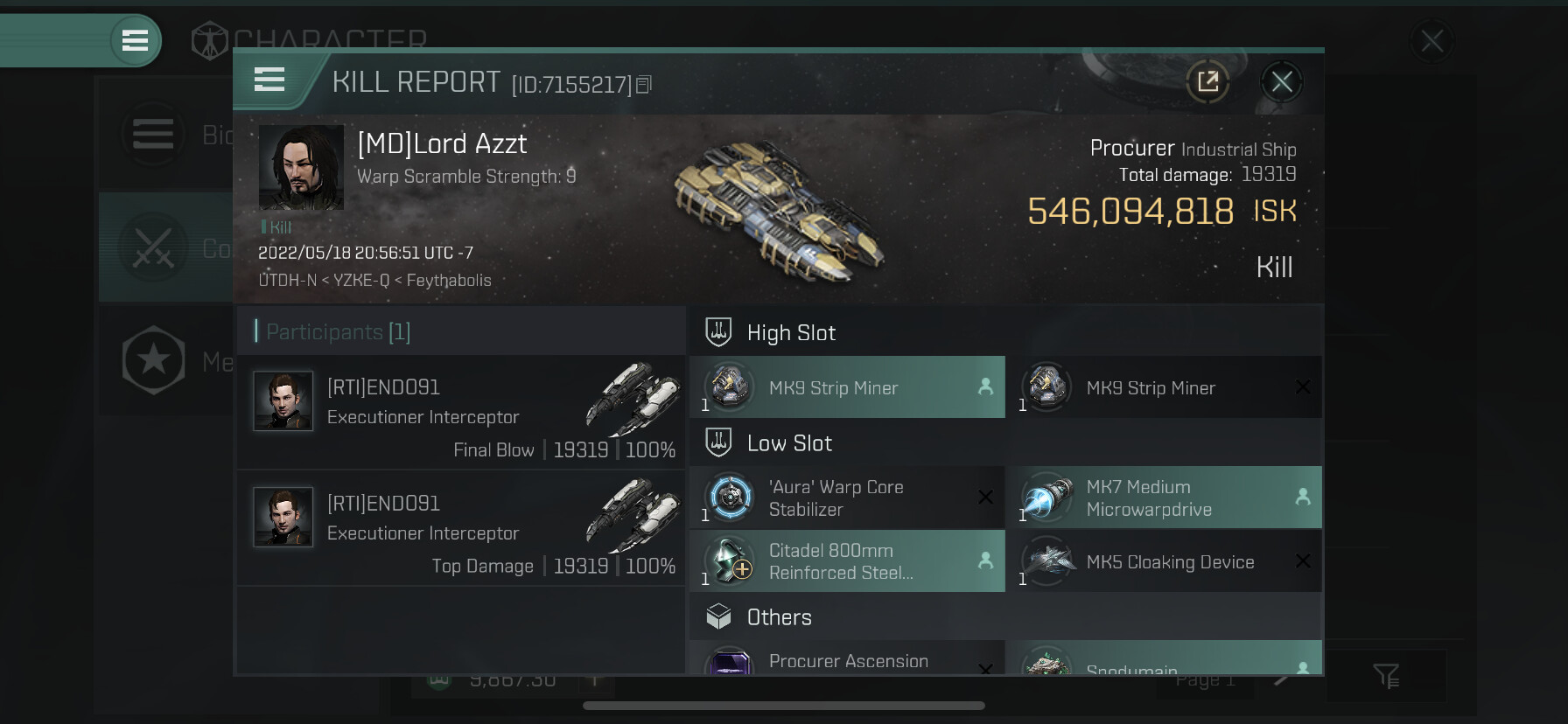Close the Kill Report window

pyautogui.click(x=1282, y=82)
